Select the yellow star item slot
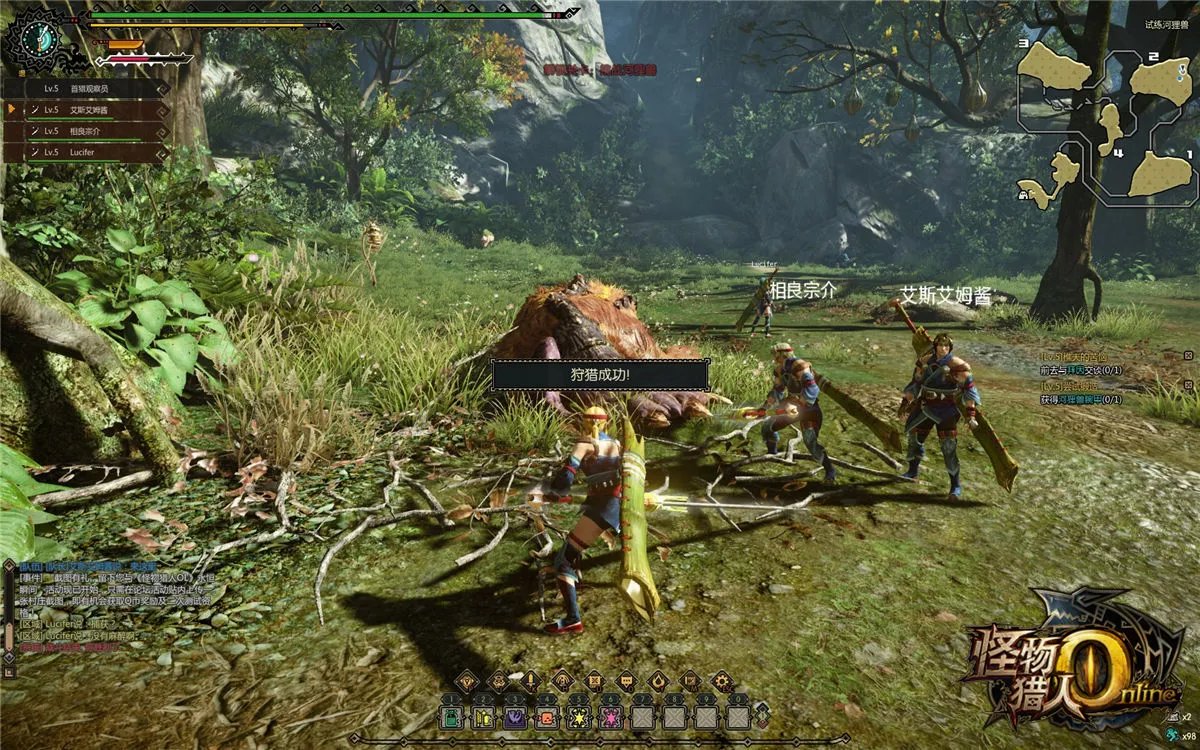The image size is (1200, 750). coord(577,717)
